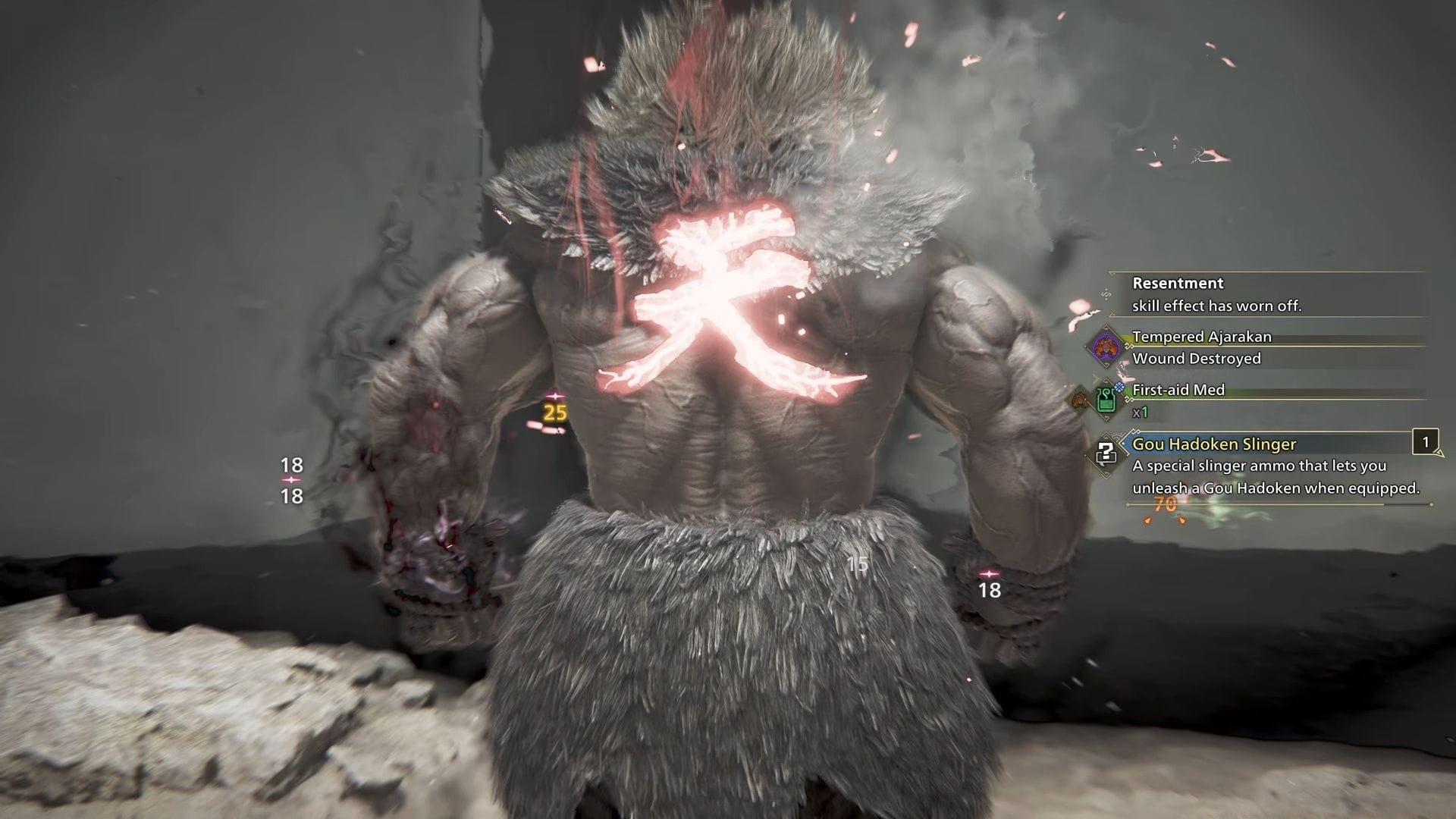Click the Gou Hadoken question mark icon
Image resolution: width=1456 pixels, height=819 pixels.
[1106, 453]
